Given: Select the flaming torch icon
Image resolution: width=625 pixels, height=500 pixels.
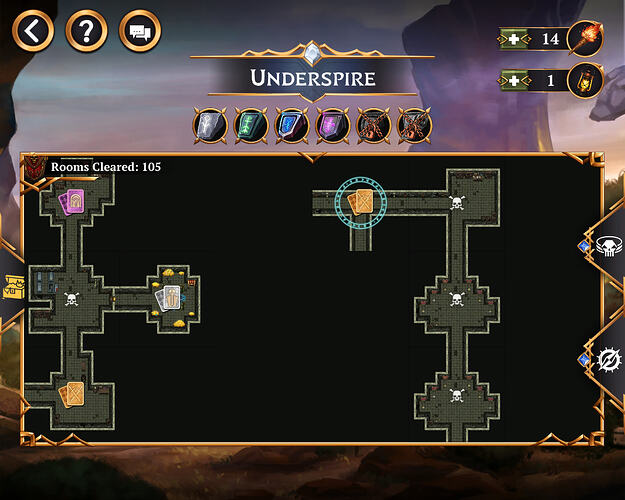Looking at the screenshot, I should pyautogui.click(x=583, y=39).
